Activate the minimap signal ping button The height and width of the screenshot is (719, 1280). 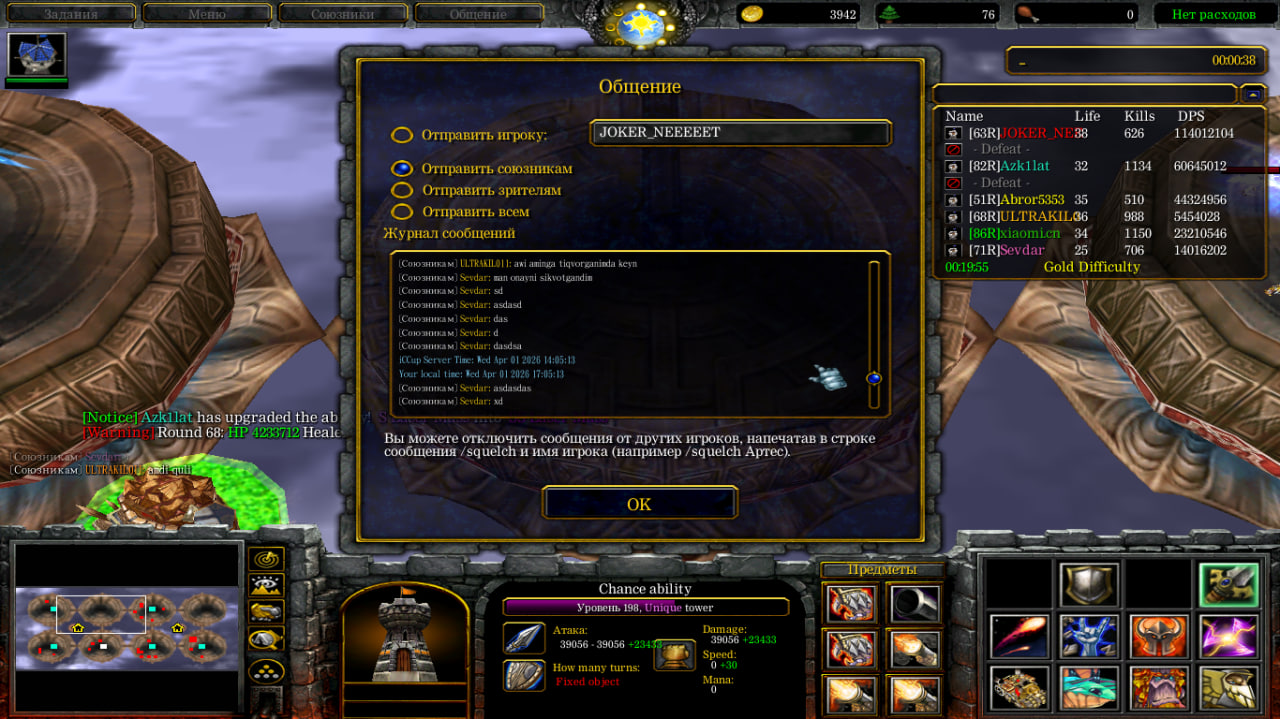(x=266, y=559)
